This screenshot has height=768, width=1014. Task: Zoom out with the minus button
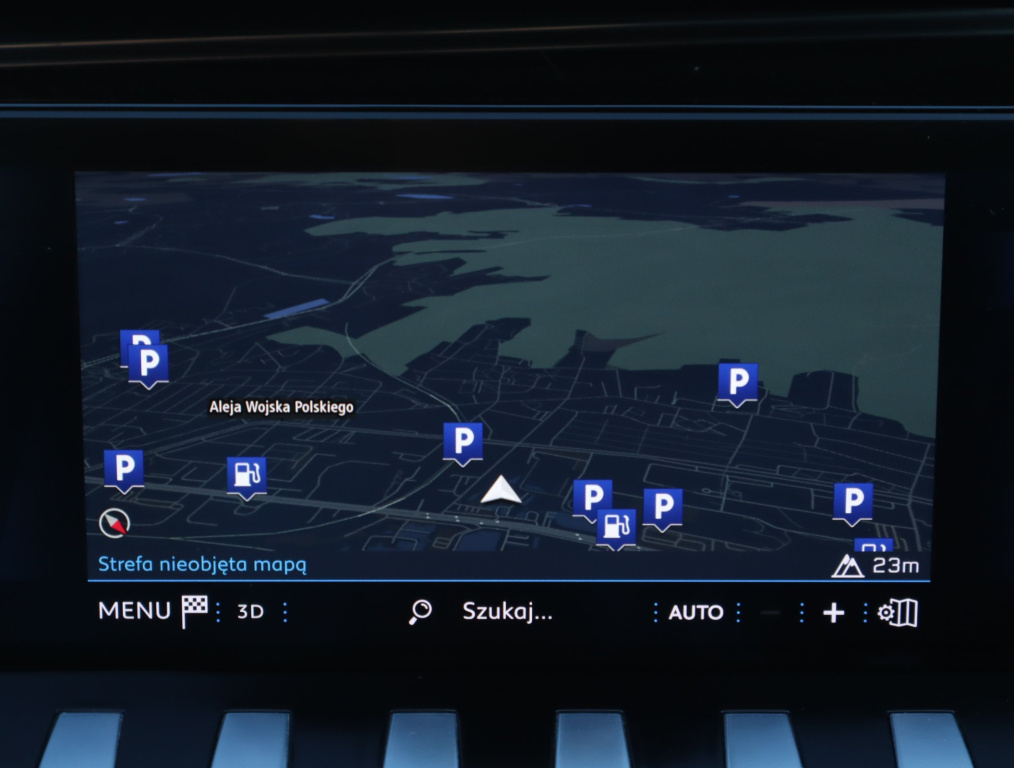[770, 613]
